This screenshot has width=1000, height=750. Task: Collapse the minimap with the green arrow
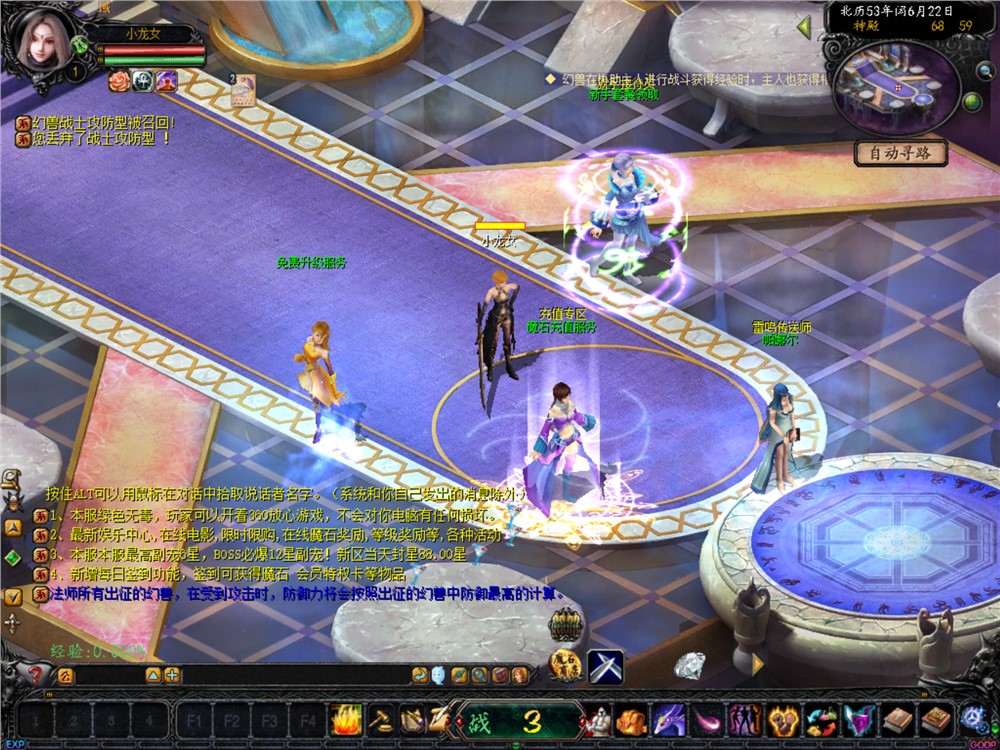click(803, 27)
